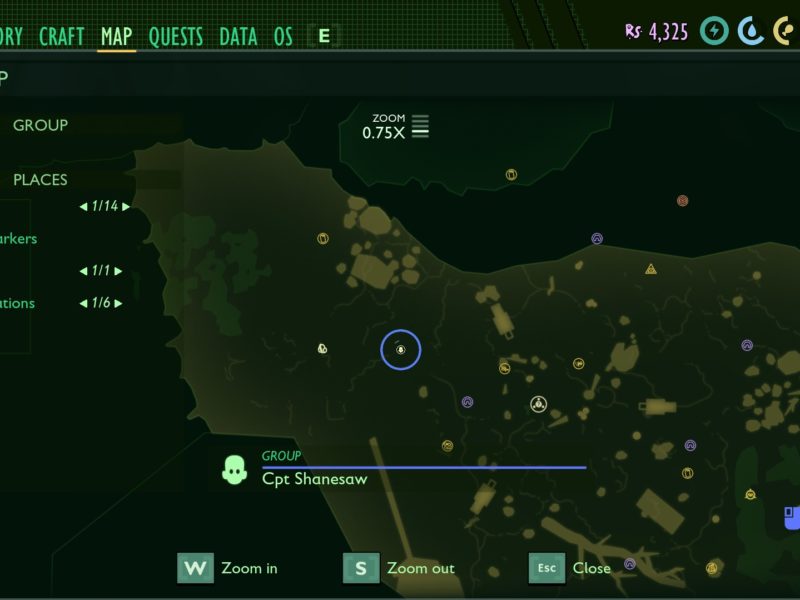800x600 pixels.
Task: Open the OS tab
Action: [x=283, y=37]
